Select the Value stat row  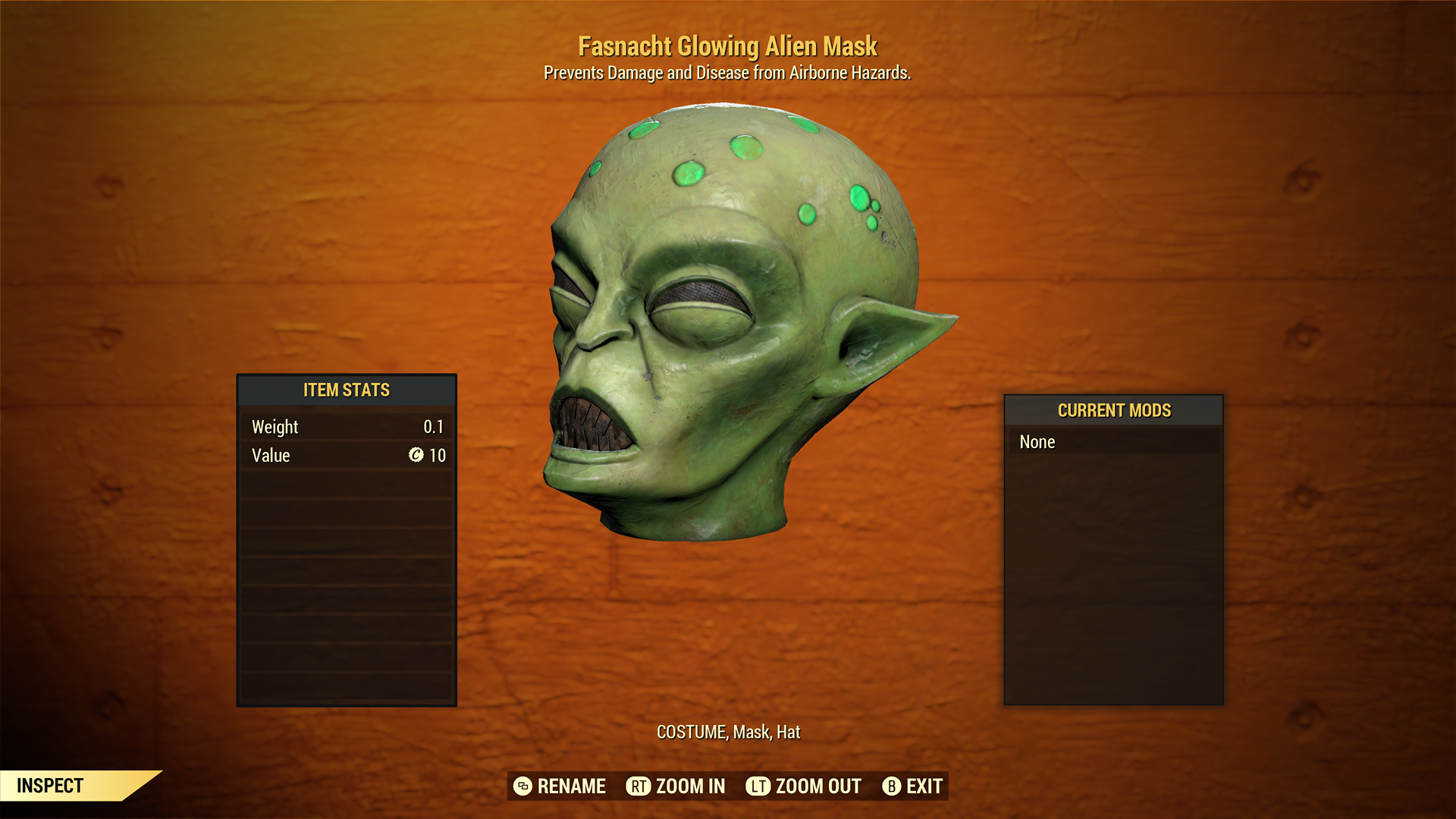346,456
